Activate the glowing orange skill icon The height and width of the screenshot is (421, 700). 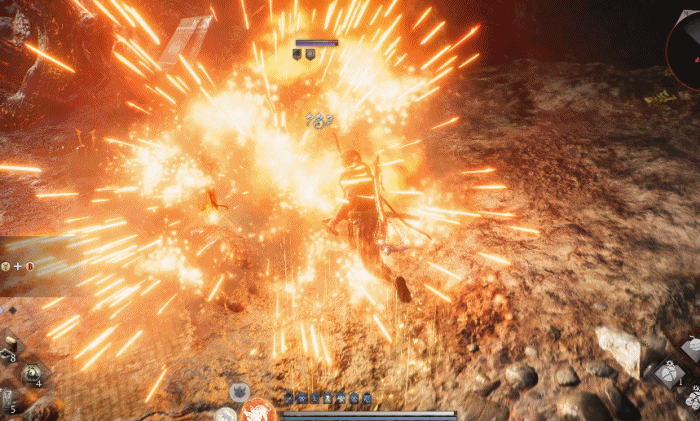258,411
